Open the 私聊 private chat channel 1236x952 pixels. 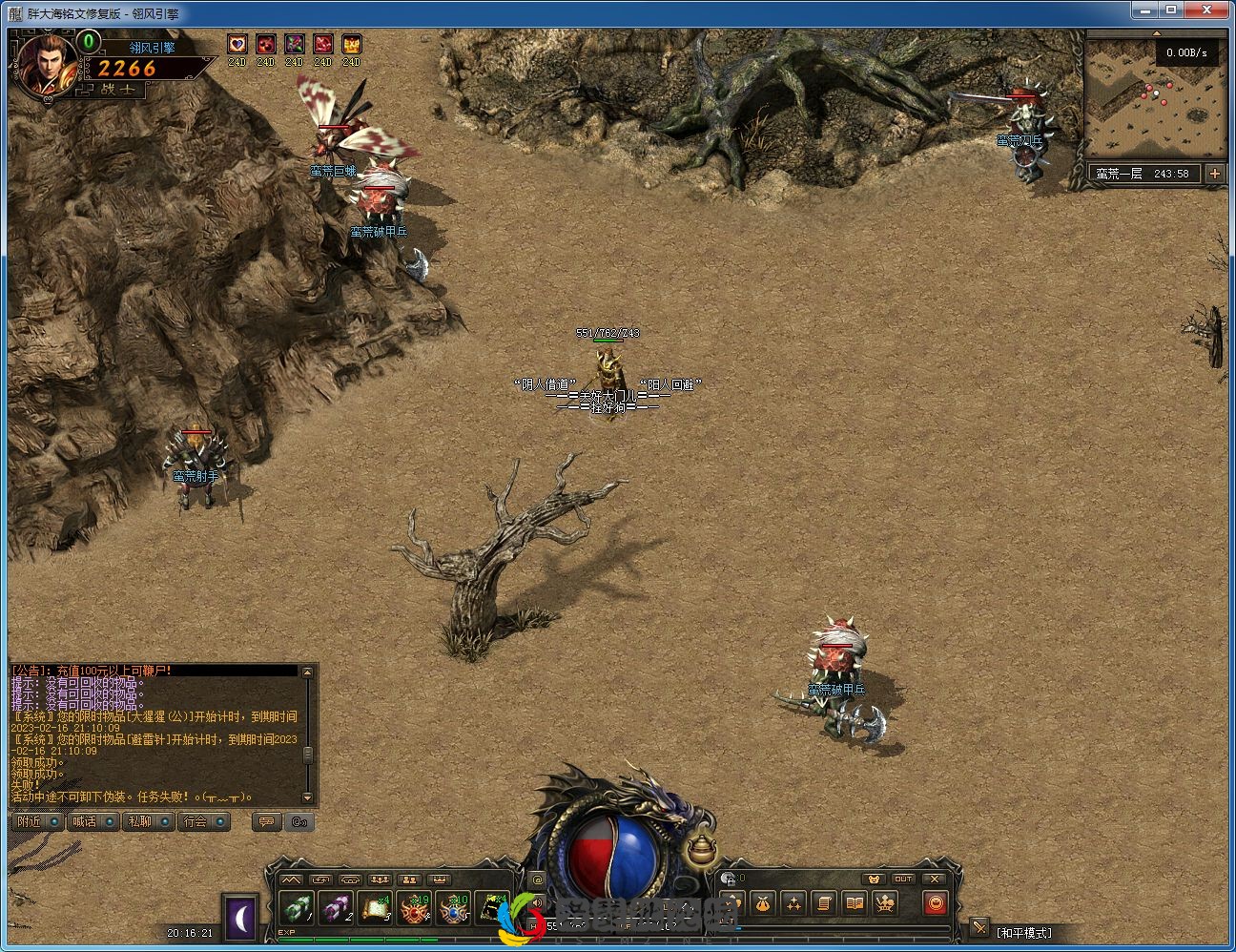tap(148, 821)
